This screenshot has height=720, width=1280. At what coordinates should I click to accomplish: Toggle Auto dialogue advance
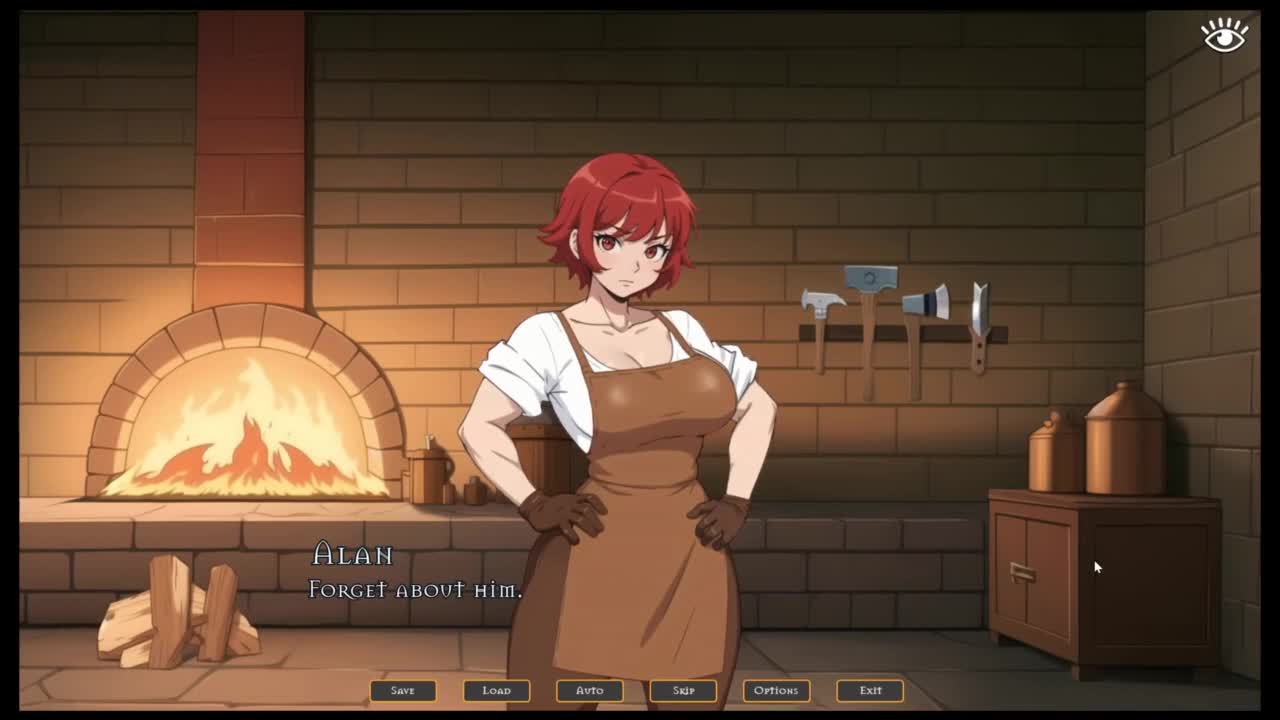tap(589, 690)
